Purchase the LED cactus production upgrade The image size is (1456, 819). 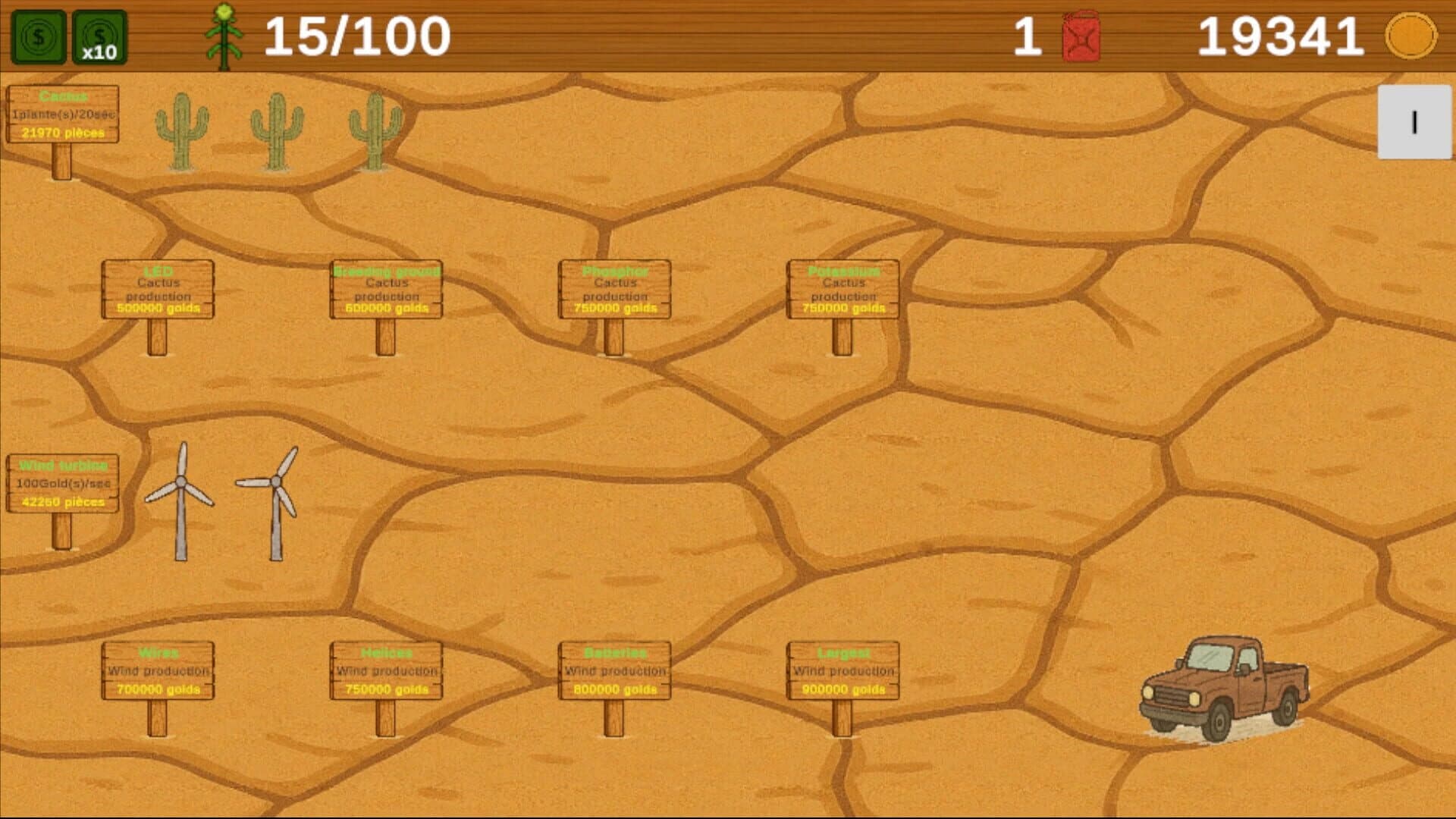click(158, 290)
